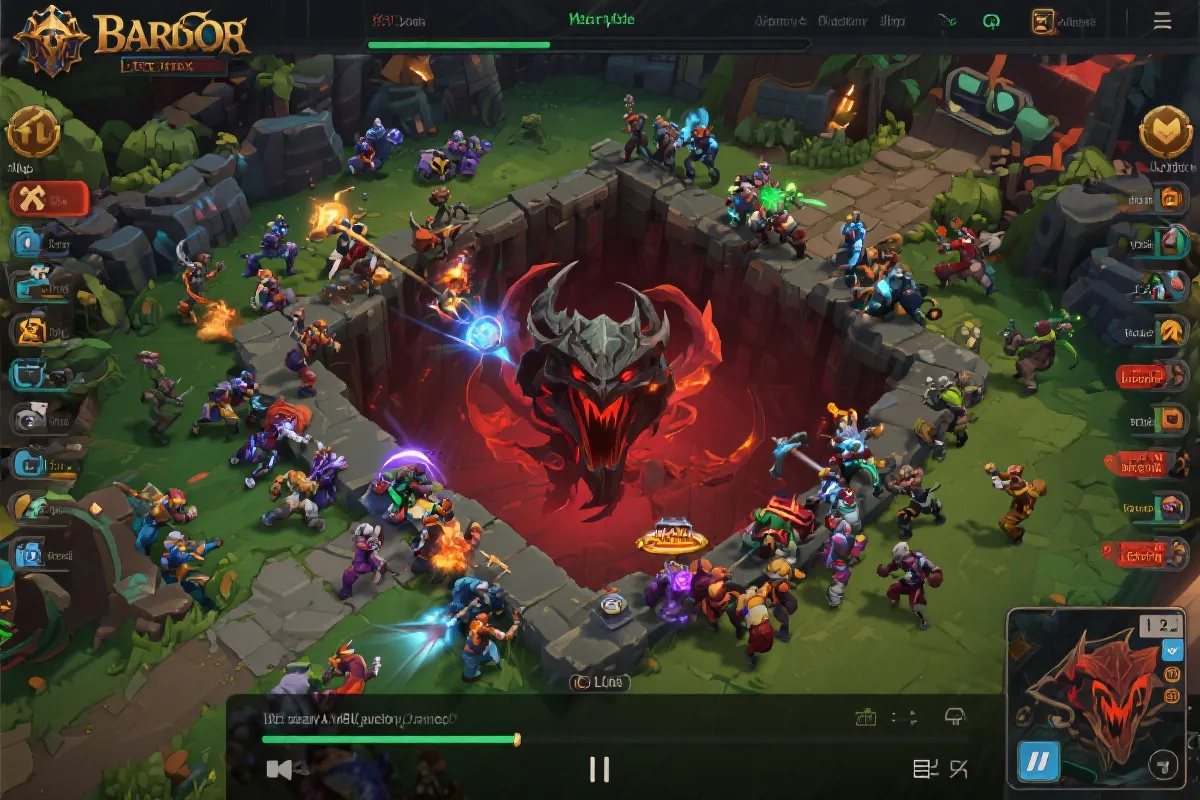Pause playback with the bottom pause button
This screenshot has height=800, width=1200.
coord(599,768)
